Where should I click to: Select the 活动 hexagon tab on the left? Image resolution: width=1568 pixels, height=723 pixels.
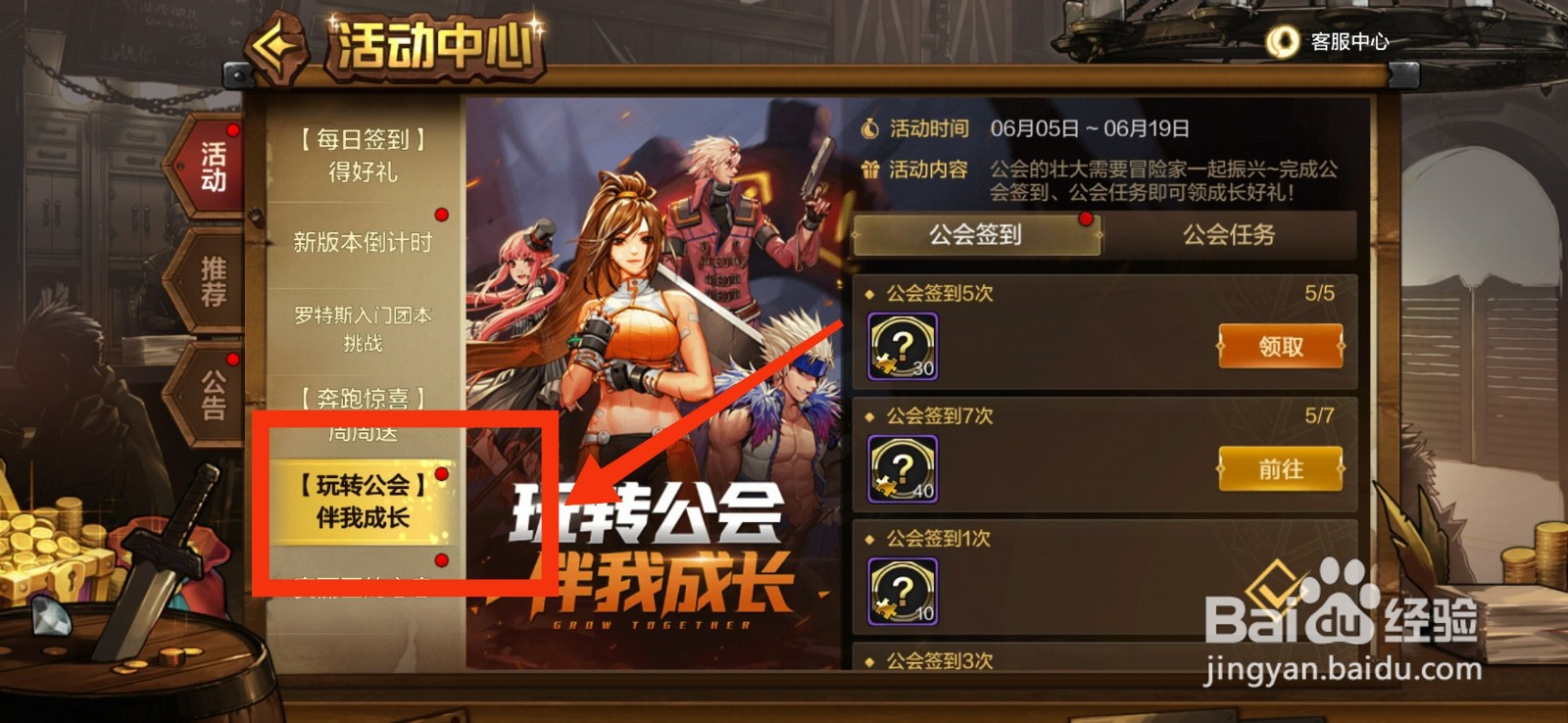[x=209, y=165]
